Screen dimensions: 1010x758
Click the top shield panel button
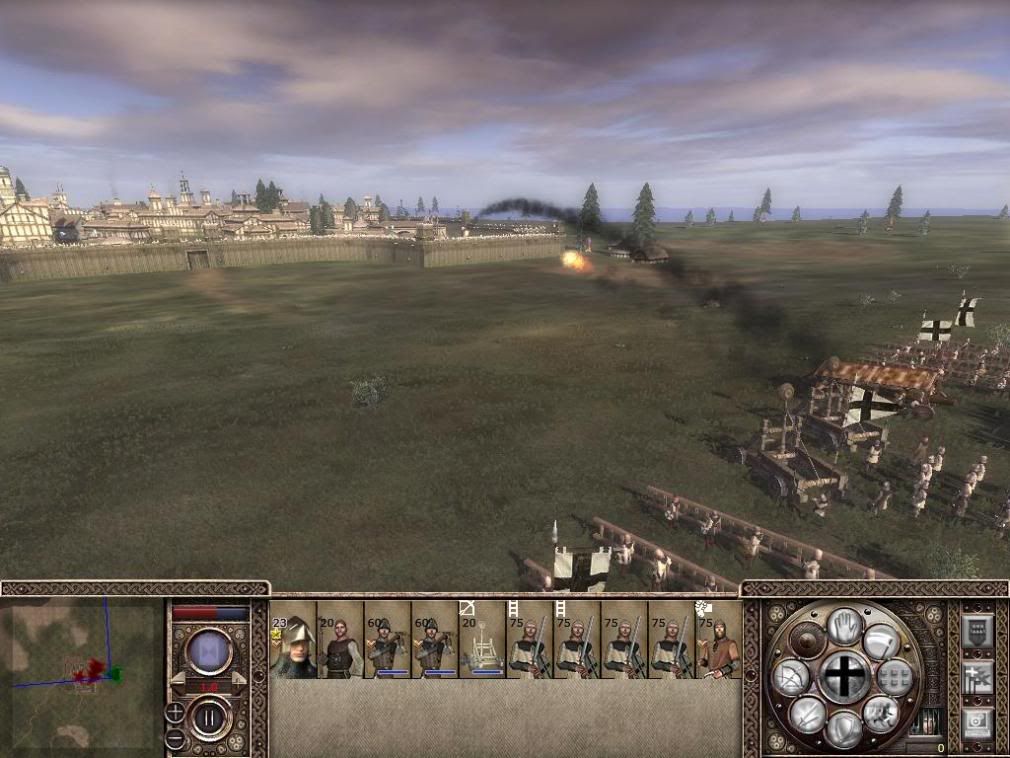point(977,631)
